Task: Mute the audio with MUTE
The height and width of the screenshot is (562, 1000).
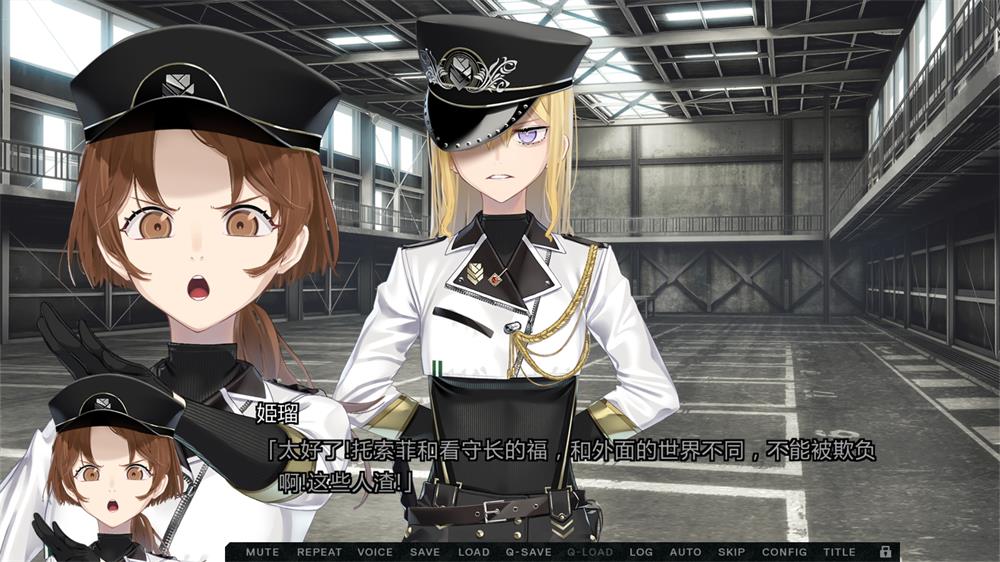Action: coord(262,552)
